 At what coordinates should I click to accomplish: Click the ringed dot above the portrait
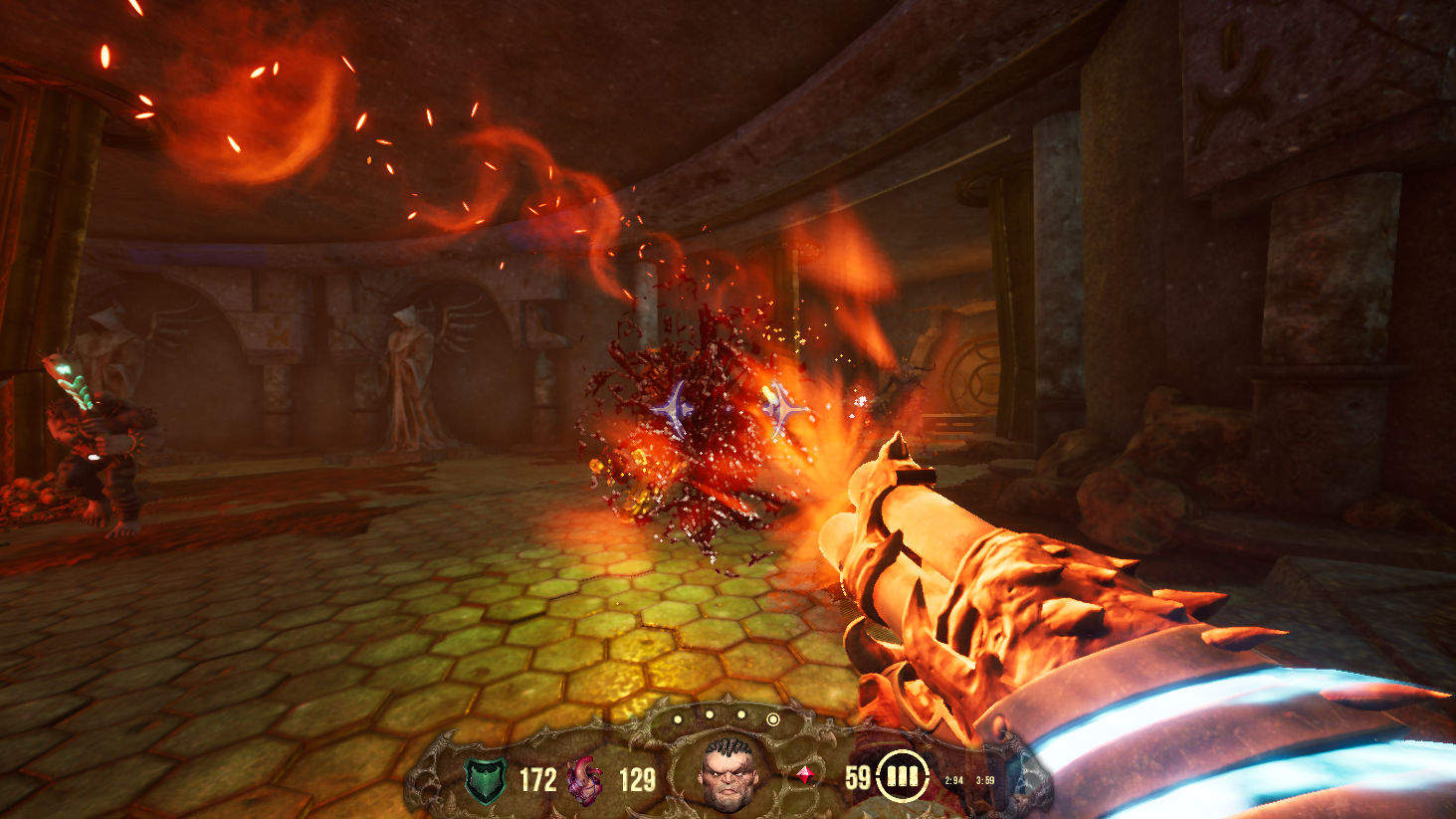click(x=772, y=718)
